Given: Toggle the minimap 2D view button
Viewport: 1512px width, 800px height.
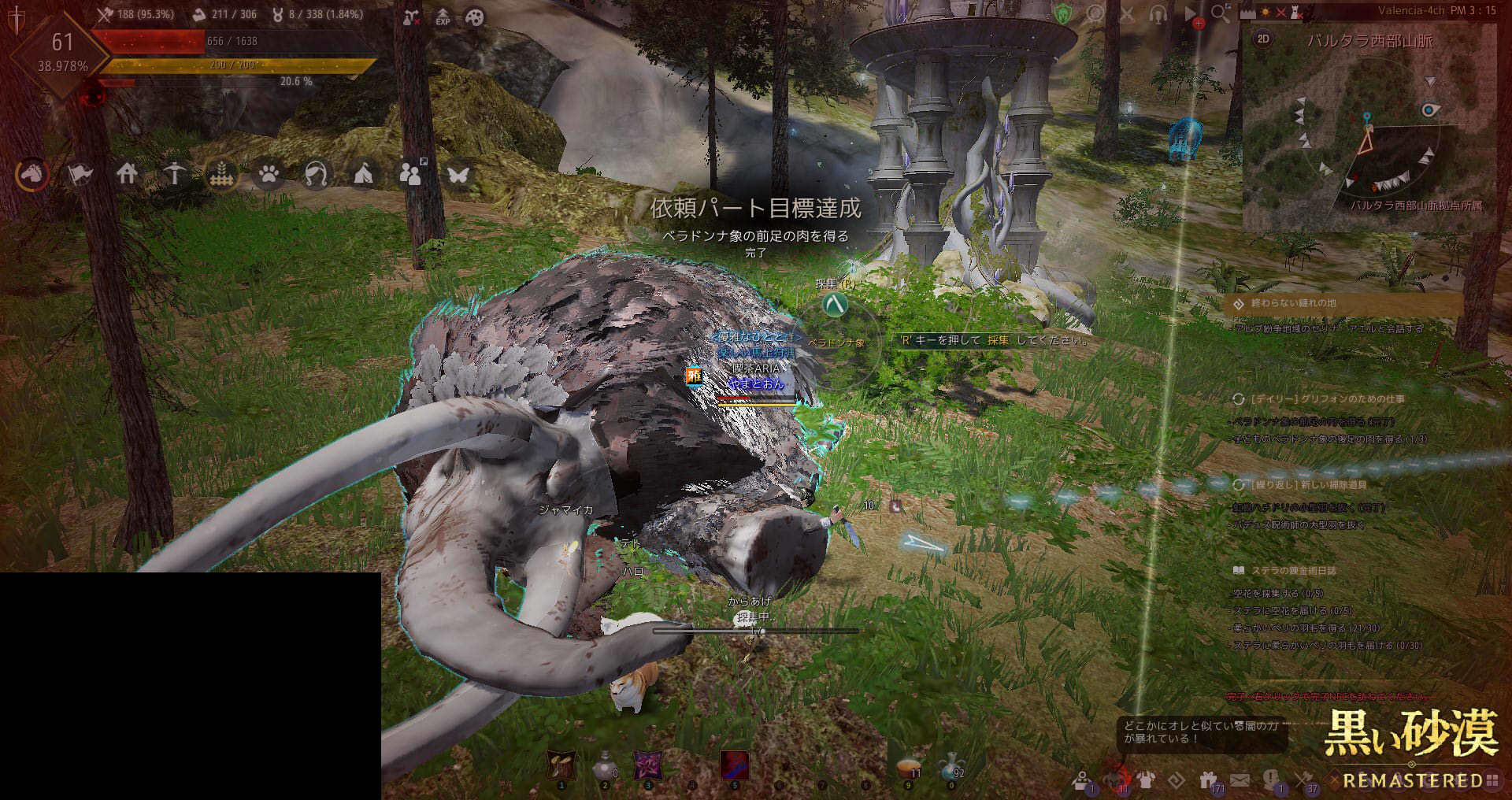Looking at the screenshot, I should pos(1263,39).
